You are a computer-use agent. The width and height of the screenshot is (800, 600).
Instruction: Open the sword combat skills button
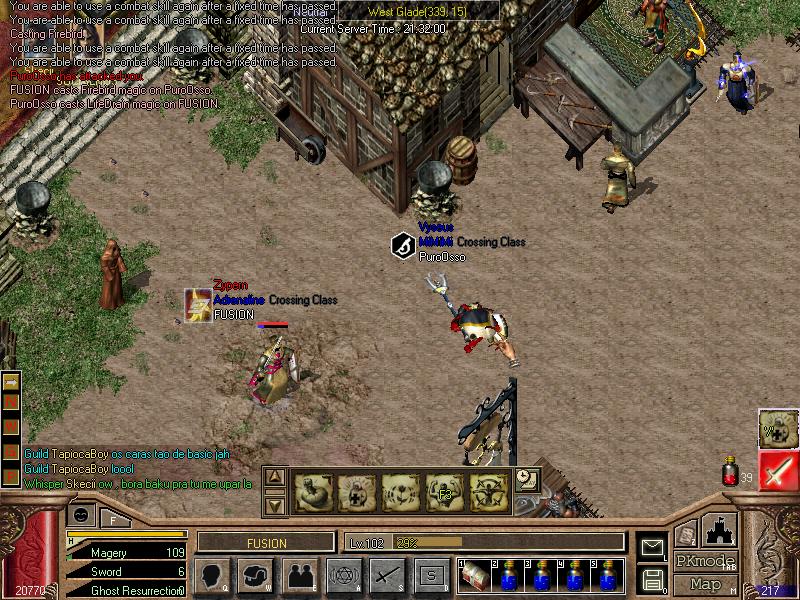387,576
